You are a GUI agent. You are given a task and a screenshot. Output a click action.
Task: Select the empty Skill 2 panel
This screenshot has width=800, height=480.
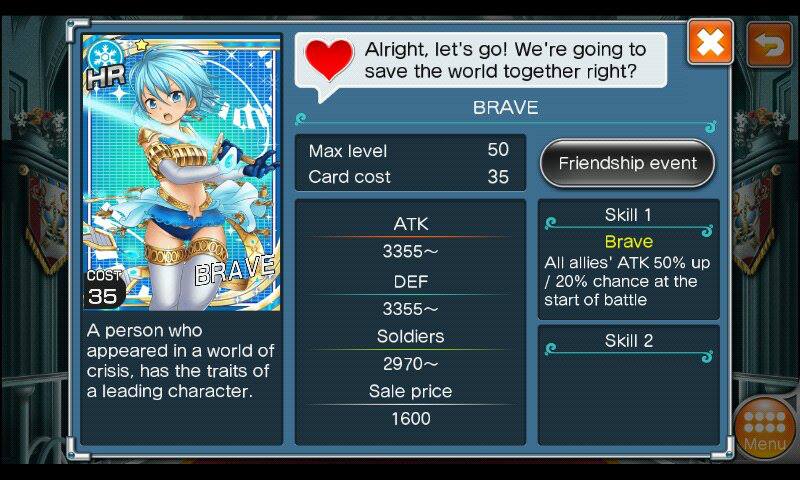point(628,385)
